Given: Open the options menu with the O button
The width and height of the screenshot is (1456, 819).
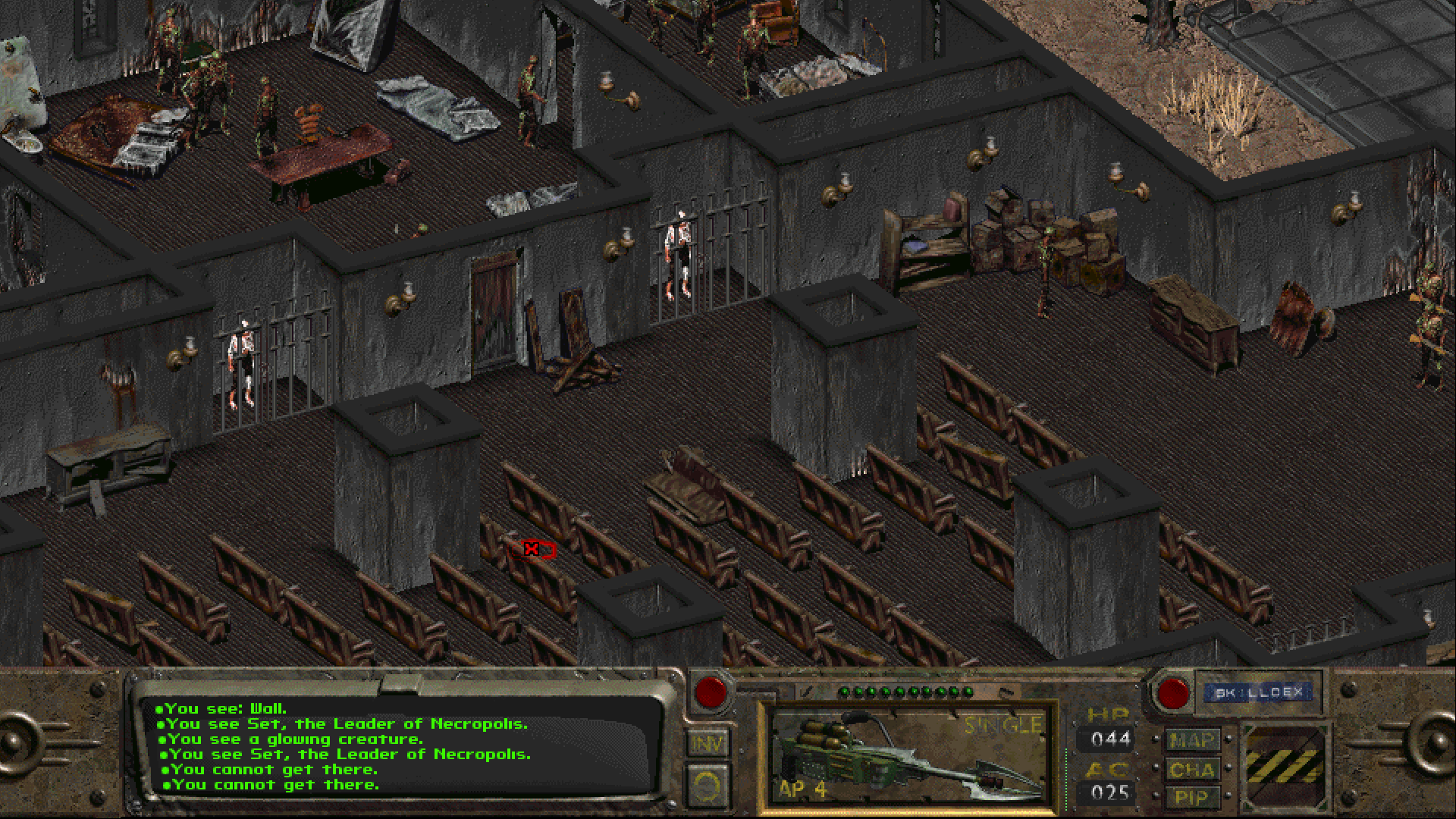Looking at the screenshot, I should click(707, 786).
